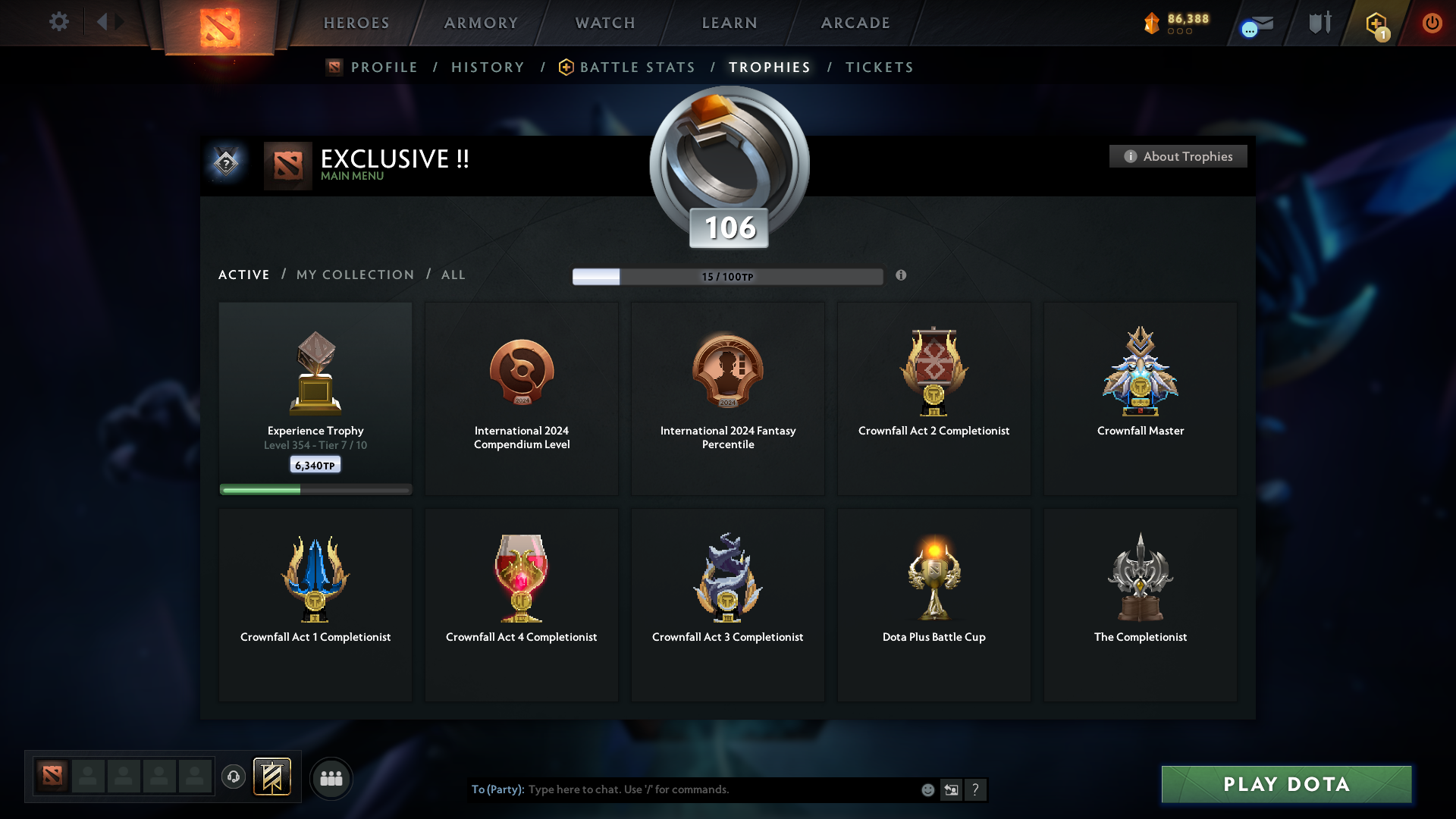The image size is (1456, 819).
Task: Open the settings gear icon
Action: (x=59, y=22)
